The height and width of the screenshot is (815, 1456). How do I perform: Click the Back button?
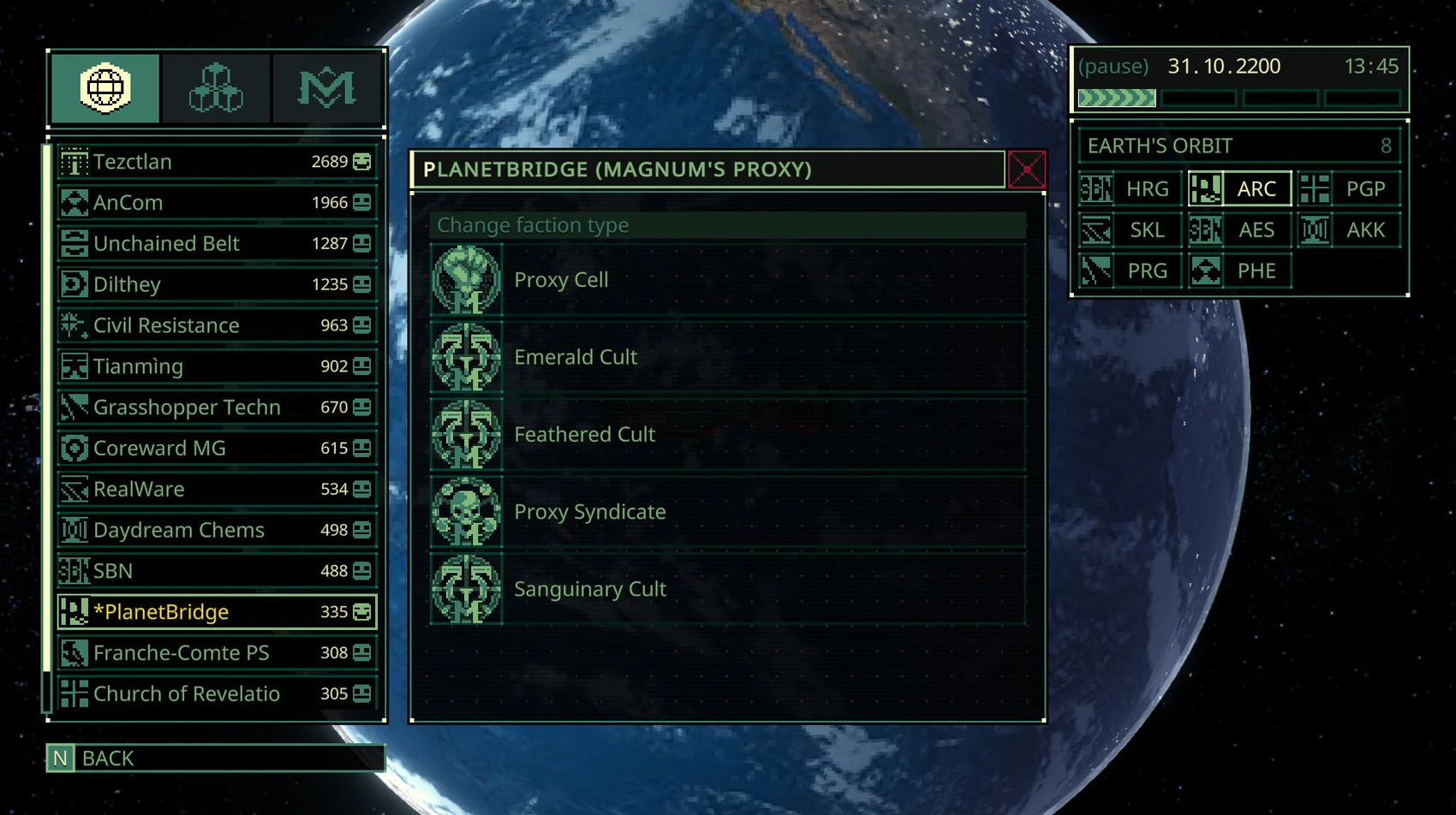point(216,758)
